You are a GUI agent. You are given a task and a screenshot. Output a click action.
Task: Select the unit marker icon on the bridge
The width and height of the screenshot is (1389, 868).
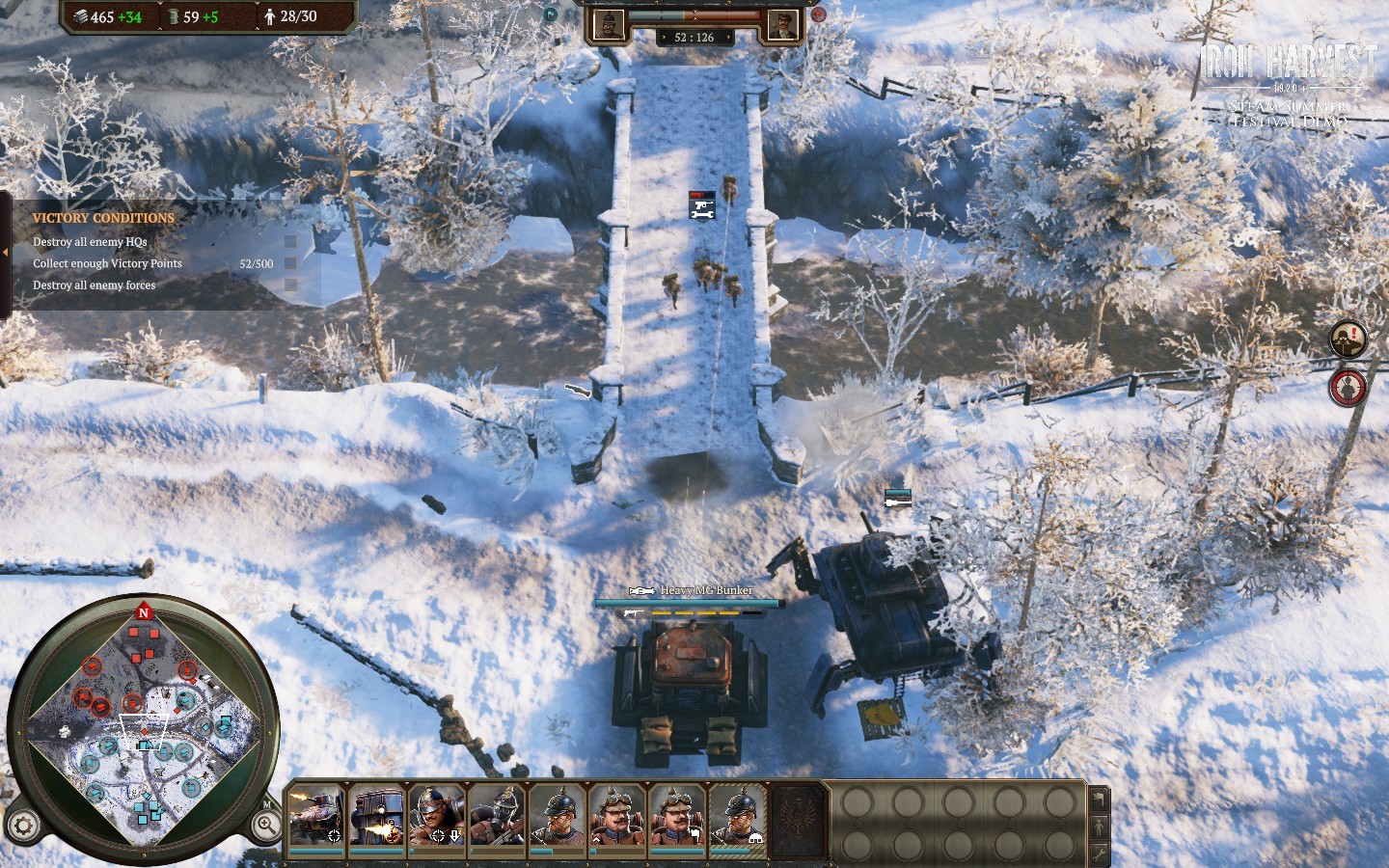pyautogui.click(x=702, y=205)
